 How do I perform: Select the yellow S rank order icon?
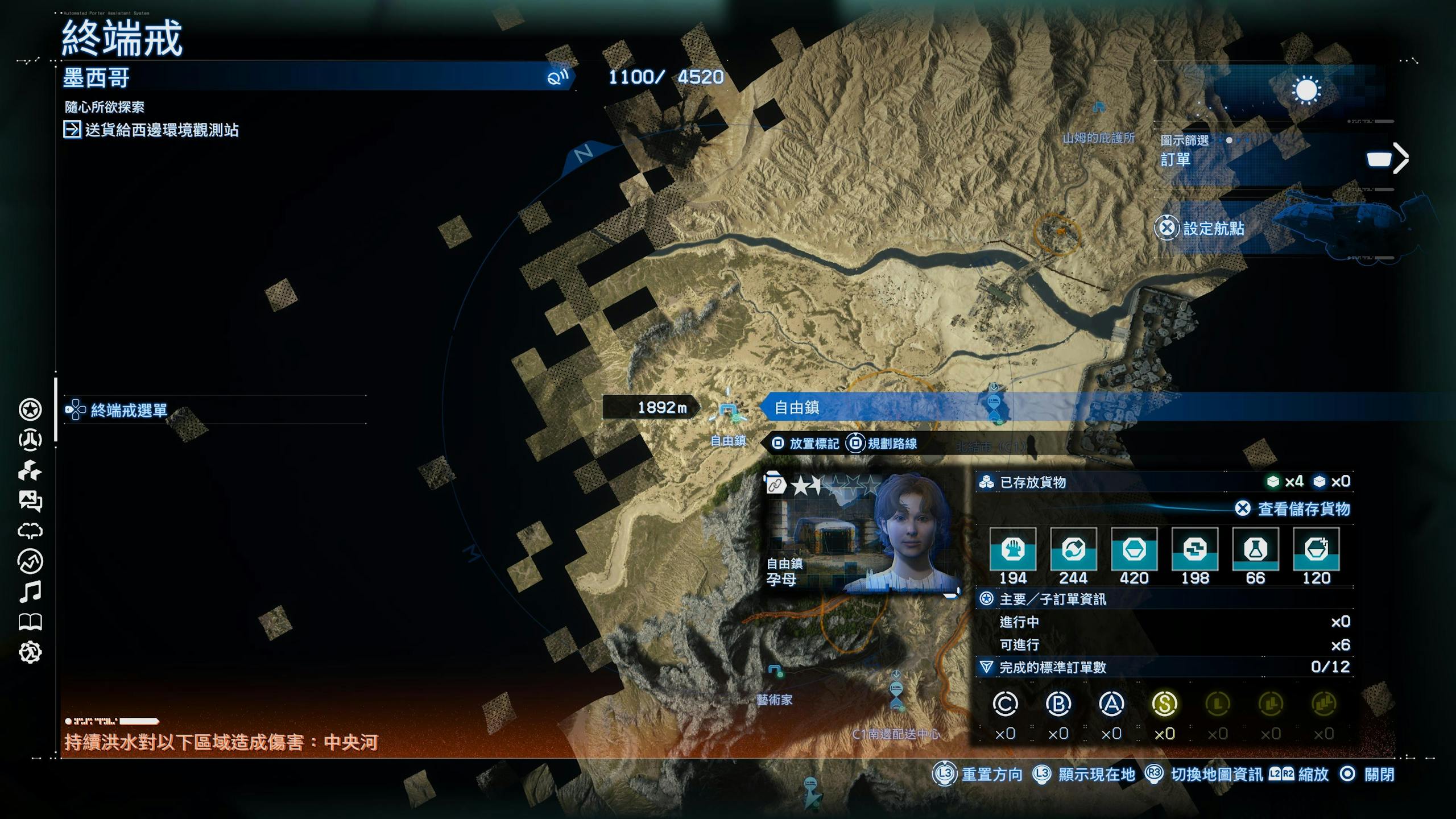pos(1164,705)
